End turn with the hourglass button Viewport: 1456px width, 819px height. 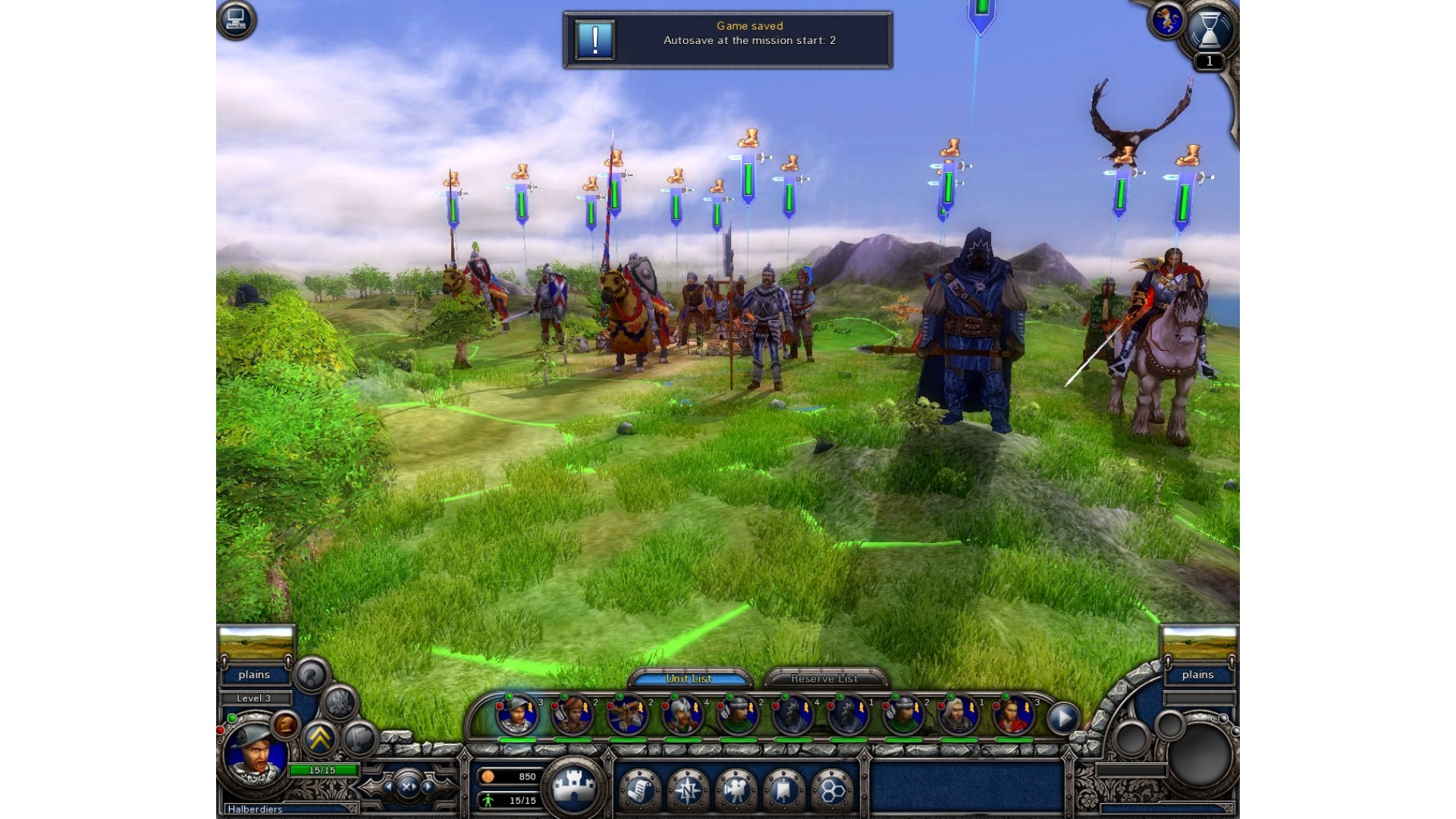tap(1209, 30)
